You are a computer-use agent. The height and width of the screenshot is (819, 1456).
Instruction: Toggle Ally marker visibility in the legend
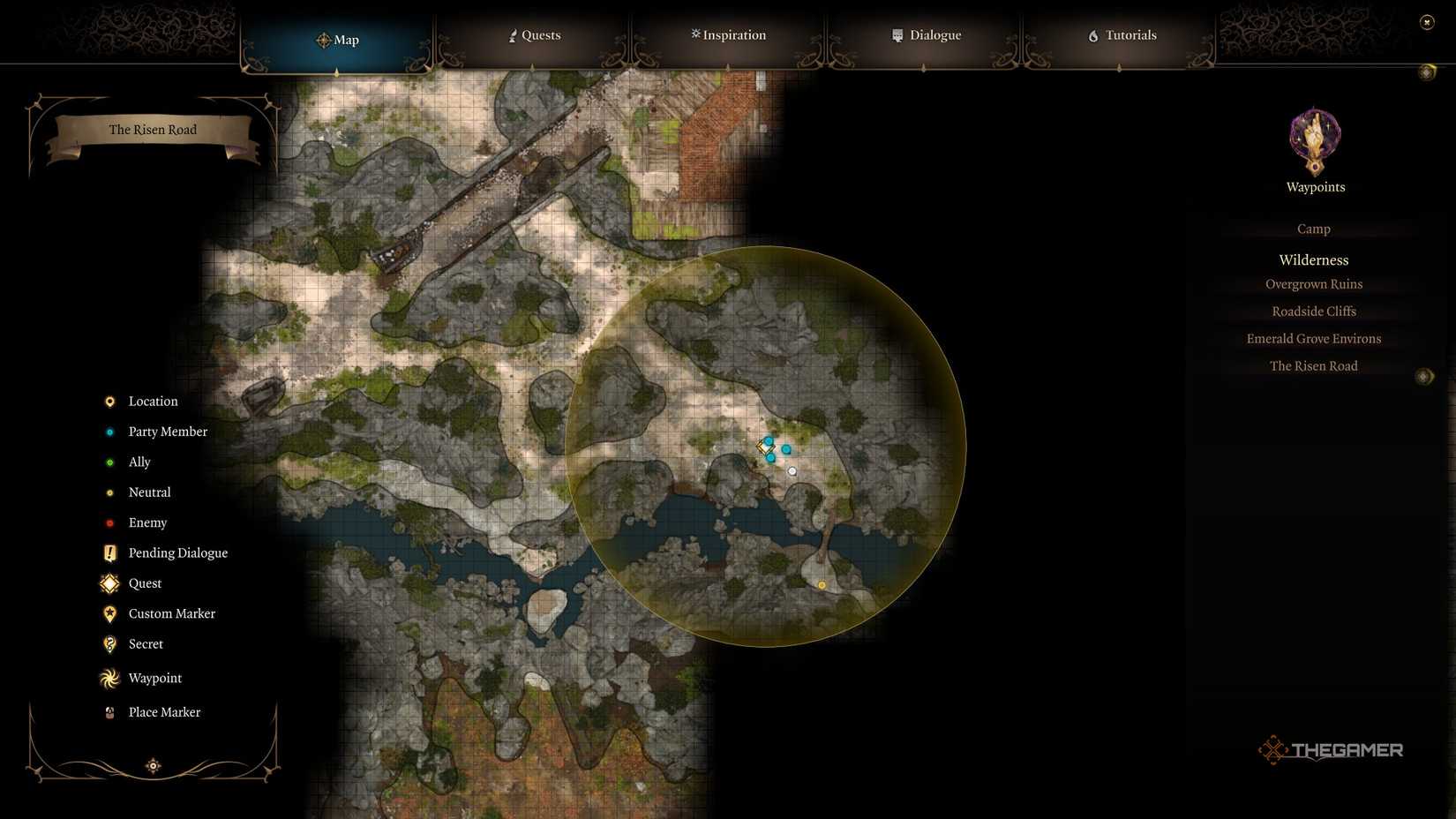point(109,462)
